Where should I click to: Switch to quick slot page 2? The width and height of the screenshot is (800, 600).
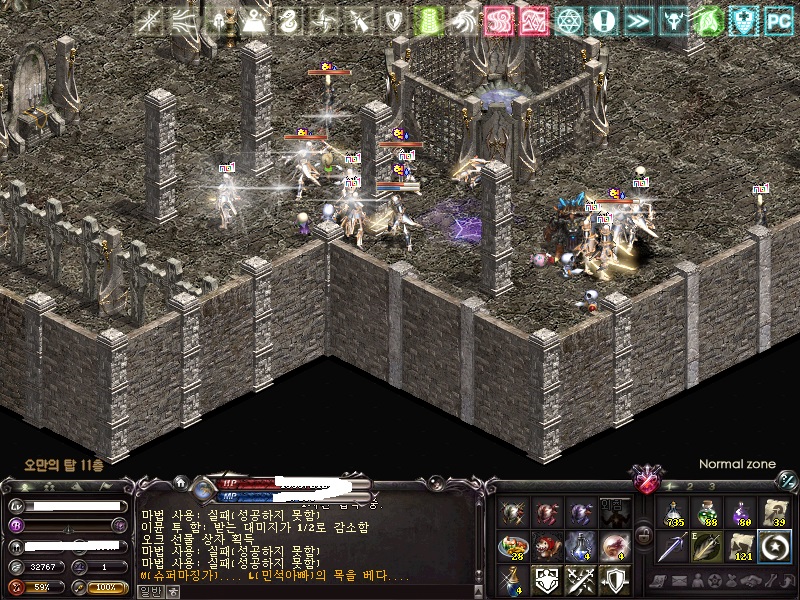tap(688, 486)
